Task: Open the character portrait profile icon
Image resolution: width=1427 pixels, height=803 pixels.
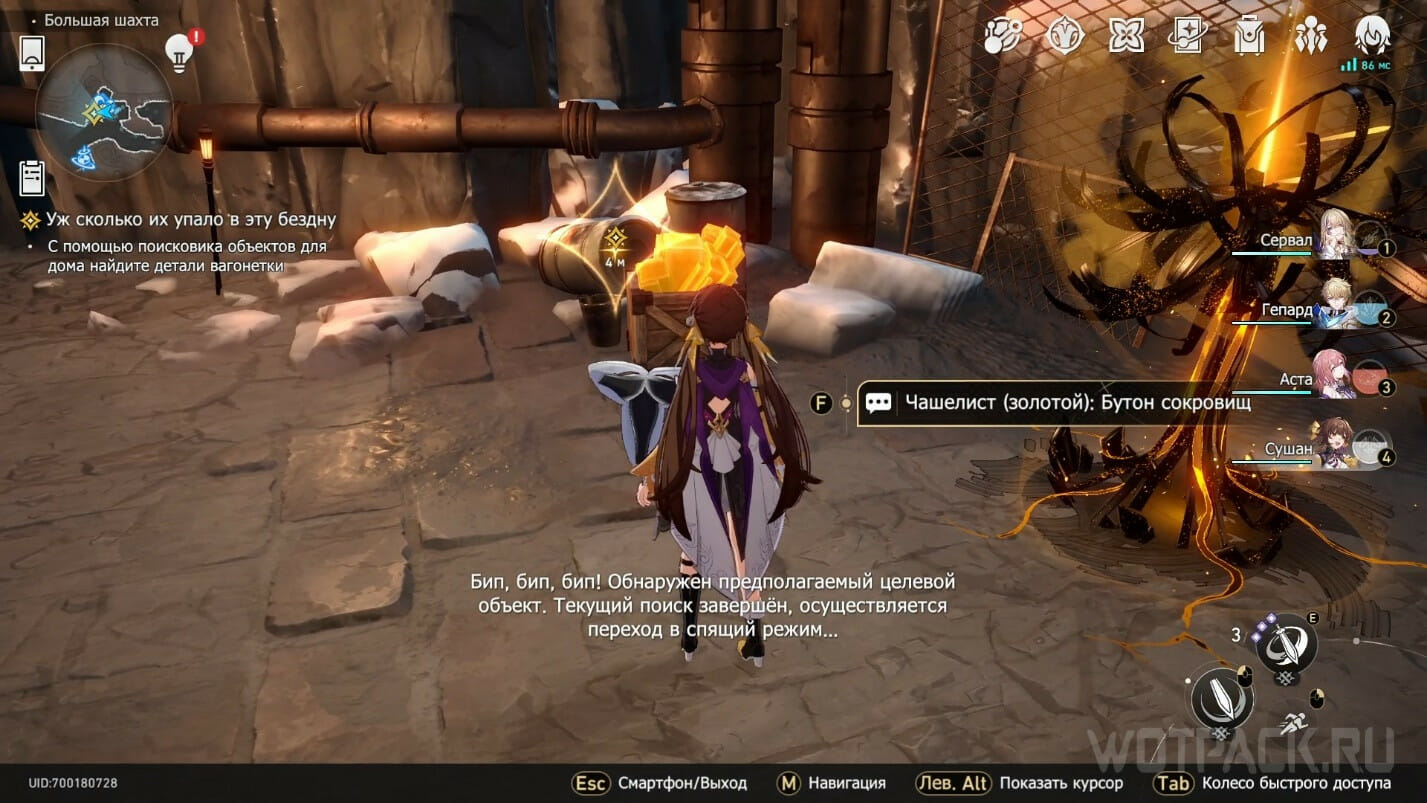Action: [1372, 37]
